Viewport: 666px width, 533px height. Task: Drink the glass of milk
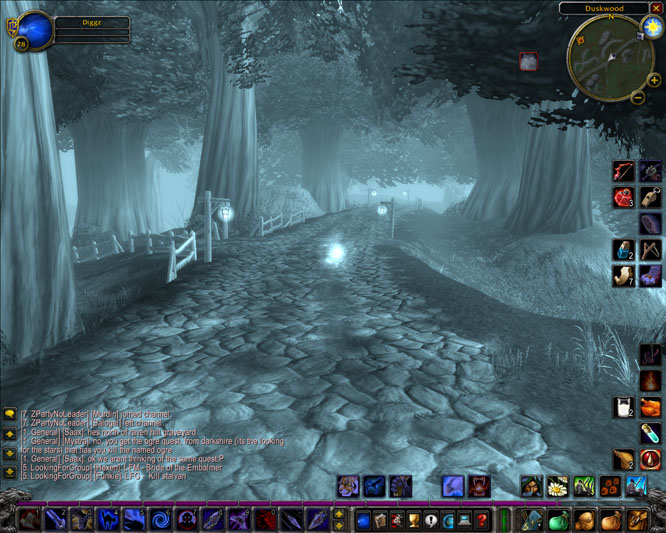[624, 407]
